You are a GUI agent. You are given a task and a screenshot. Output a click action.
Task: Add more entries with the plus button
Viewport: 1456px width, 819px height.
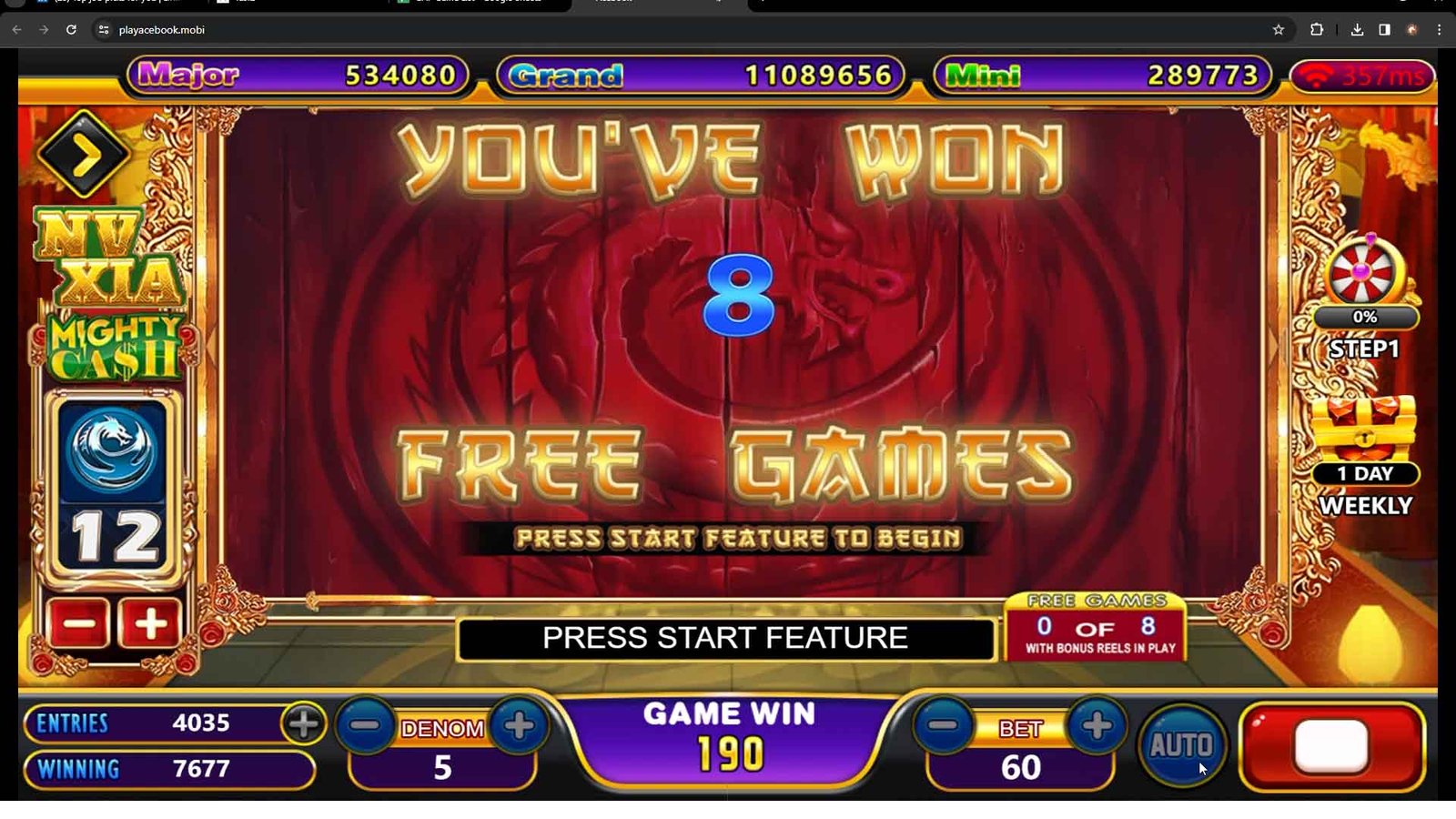303,724
